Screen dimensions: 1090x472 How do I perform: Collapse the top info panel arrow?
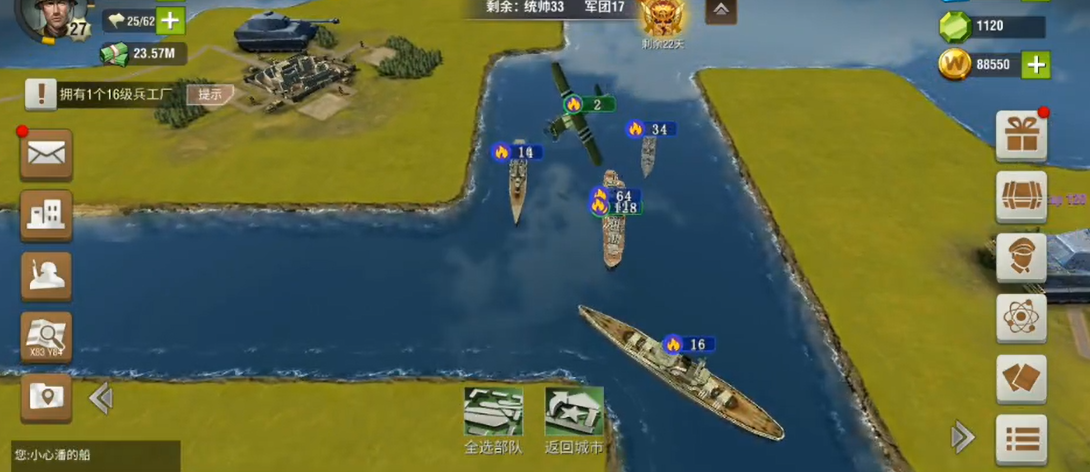point(721,11)
